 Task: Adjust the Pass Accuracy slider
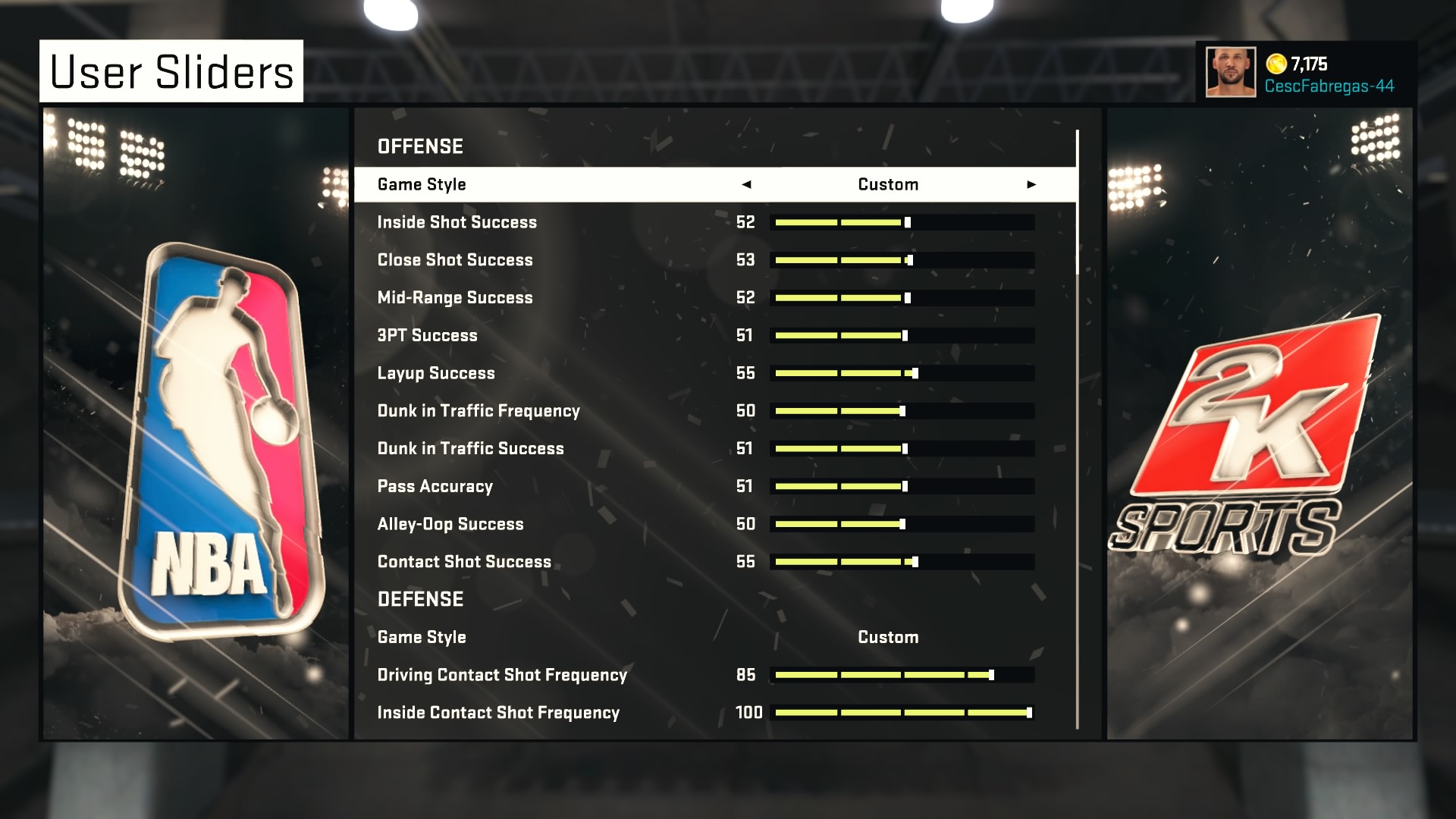902,486
